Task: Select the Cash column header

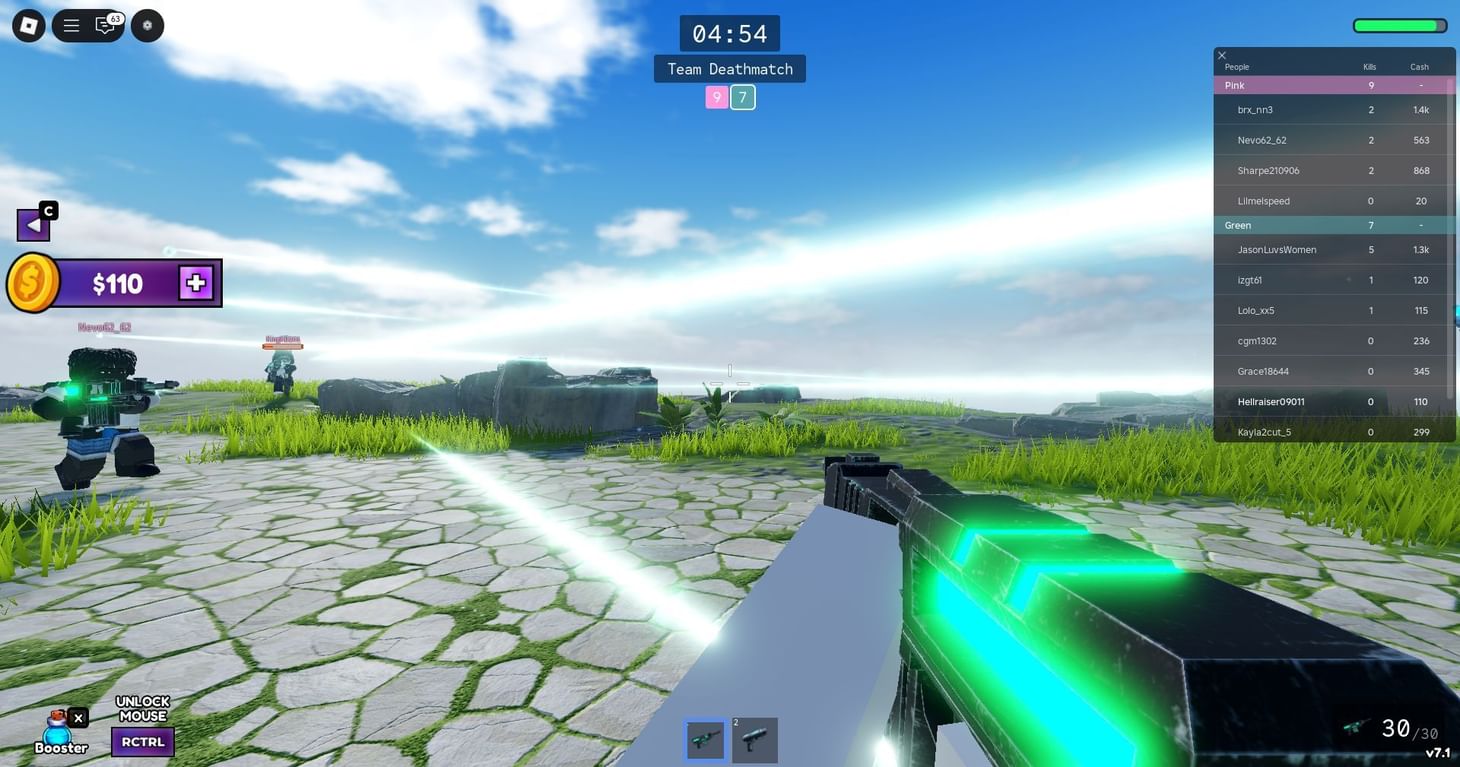Action: (x=1418, y=66)
